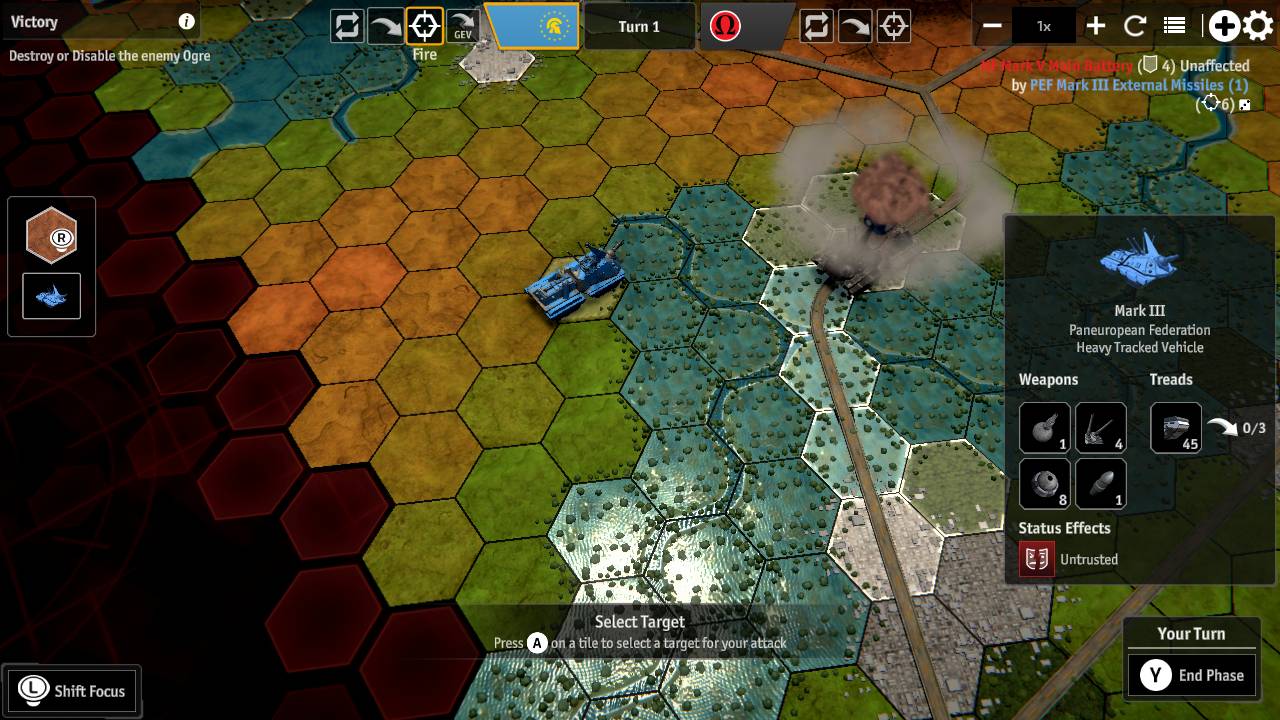Click the Secondary Battery weapon icon showing 8
Screen dimensions: 1280x720
coord(1044,484)
